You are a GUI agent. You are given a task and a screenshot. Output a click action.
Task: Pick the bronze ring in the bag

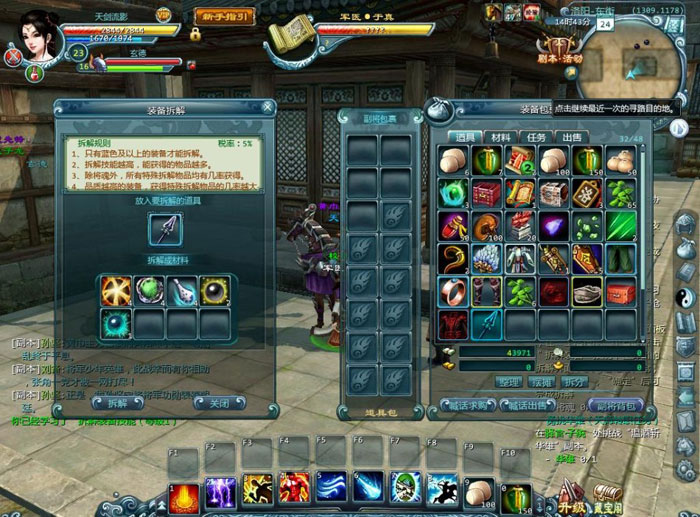[x=453, y=292]
